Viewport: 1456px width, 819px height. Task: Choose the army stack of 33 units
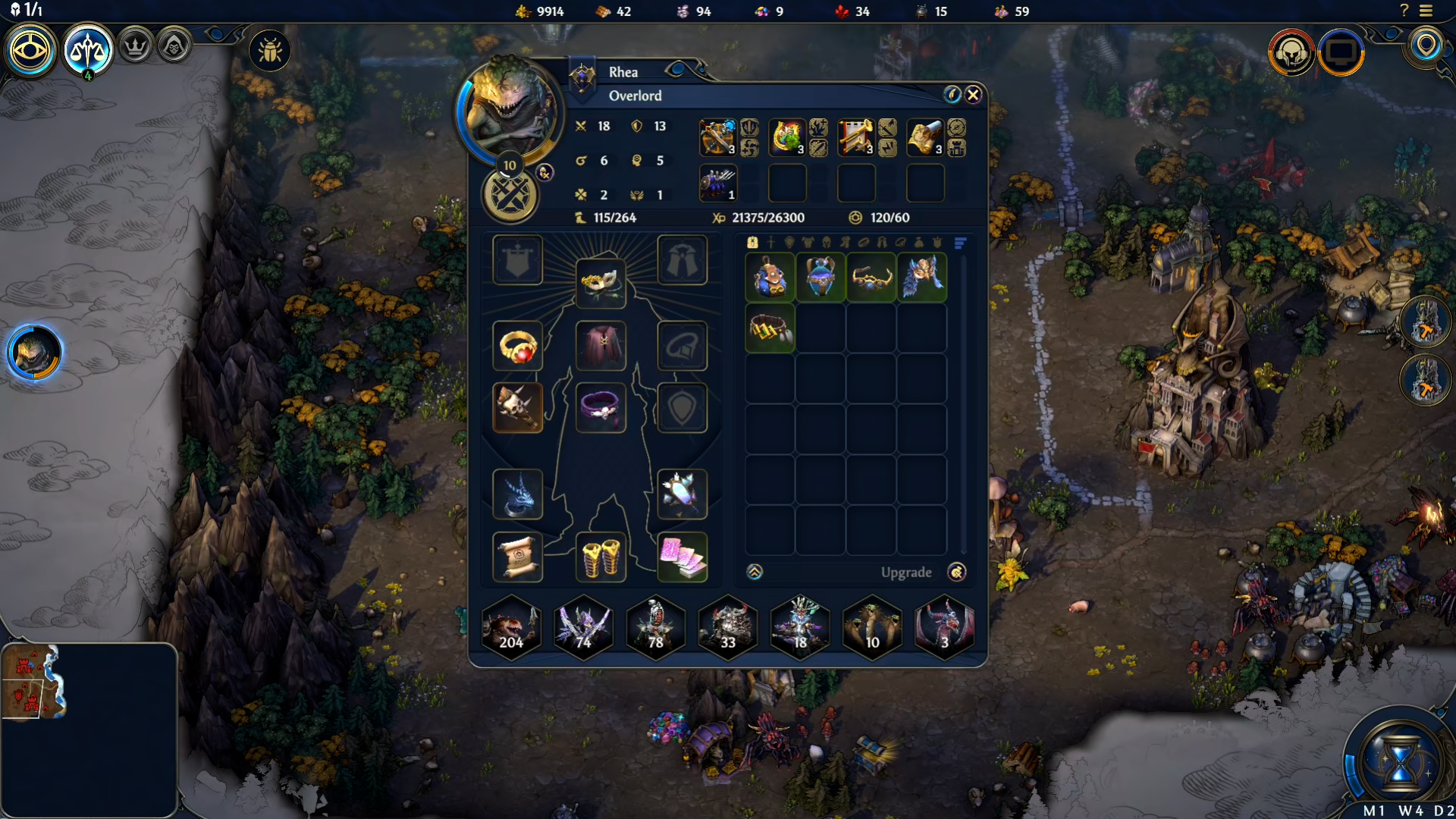[x=728, y=628]
